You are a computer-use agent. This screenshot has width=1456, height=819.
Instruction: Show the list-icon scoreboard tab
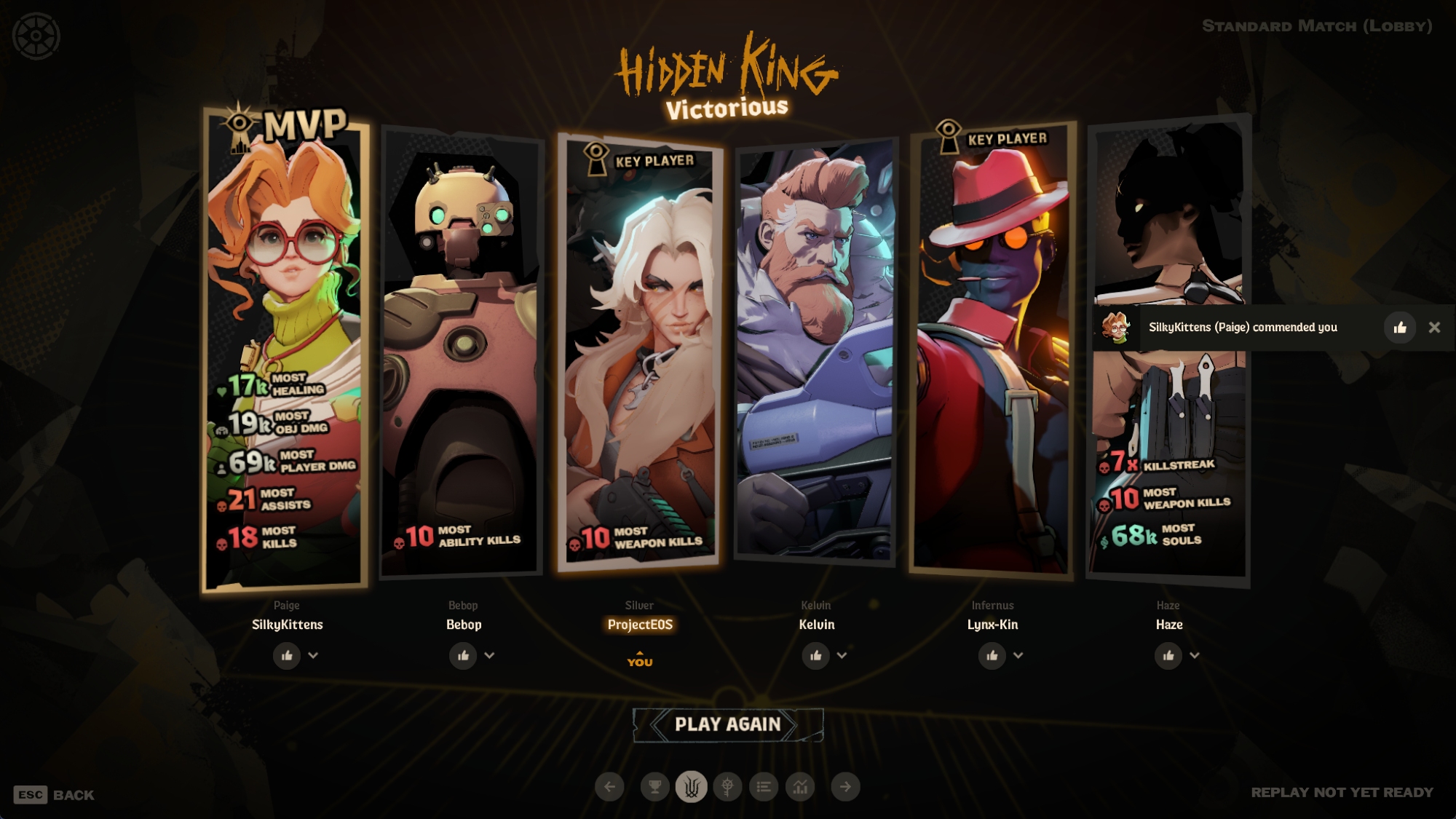point(764,786)
